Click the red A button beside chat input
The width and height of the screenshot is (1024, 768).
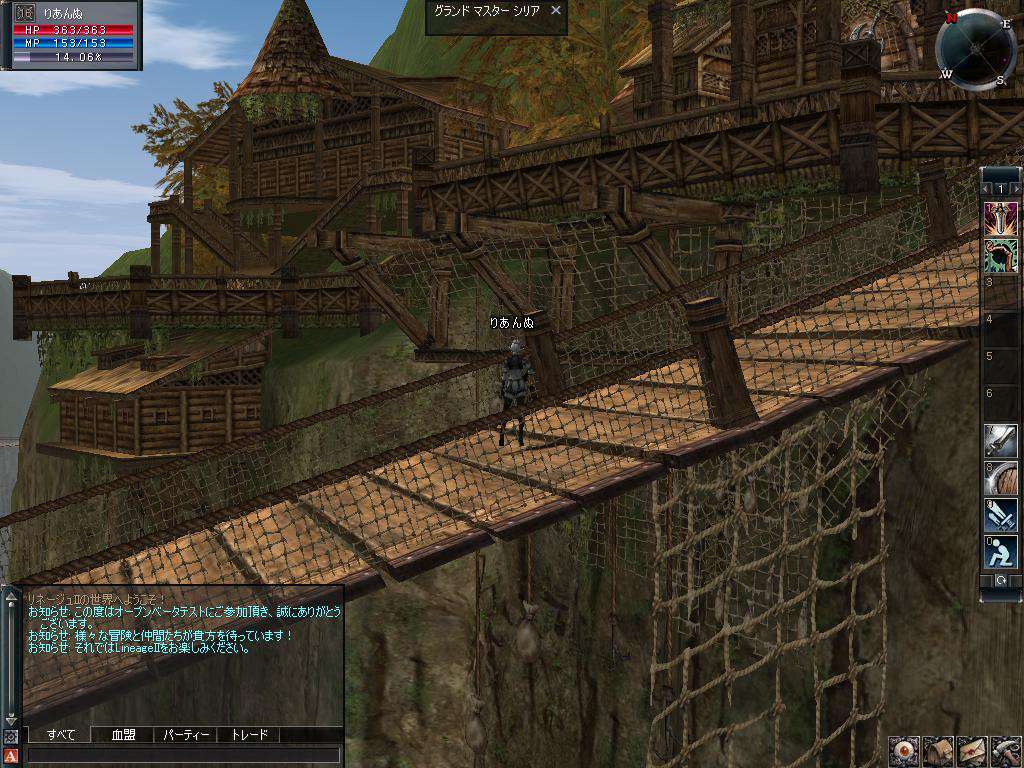click(11, 755)
